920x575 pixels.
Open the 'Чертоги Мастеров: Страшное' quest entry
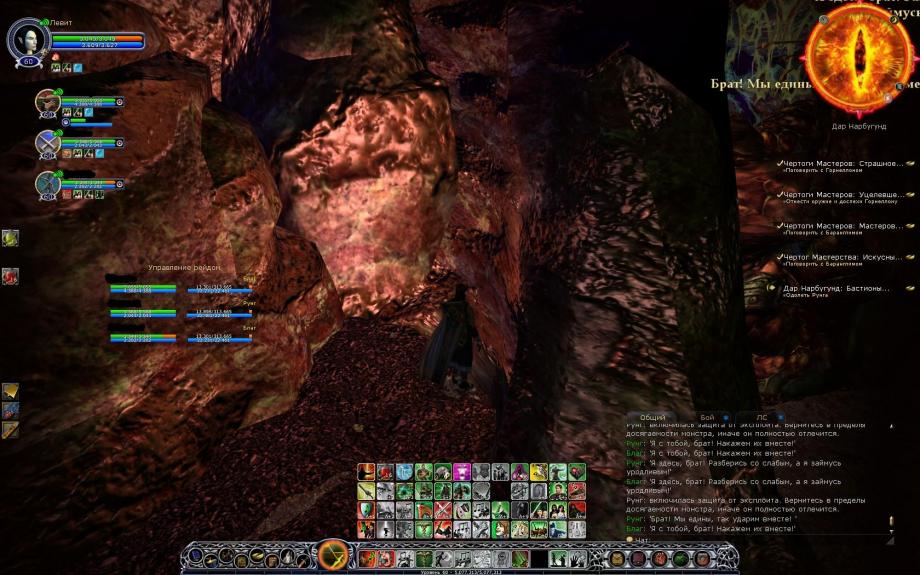click(843, 163)
